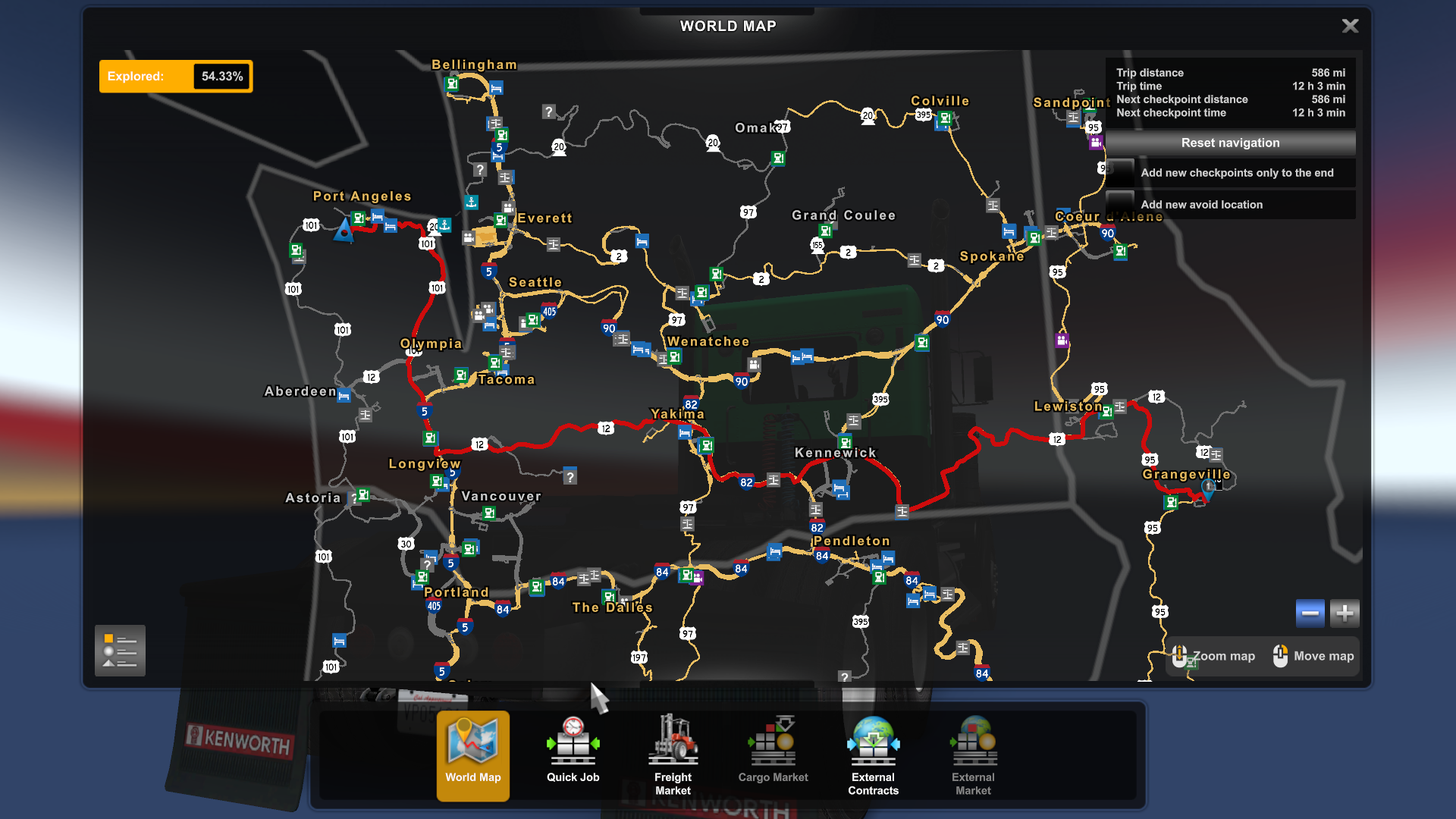The image size is (1456, 819).
Task: Open the Freight Market
Action: coord(673,747)
